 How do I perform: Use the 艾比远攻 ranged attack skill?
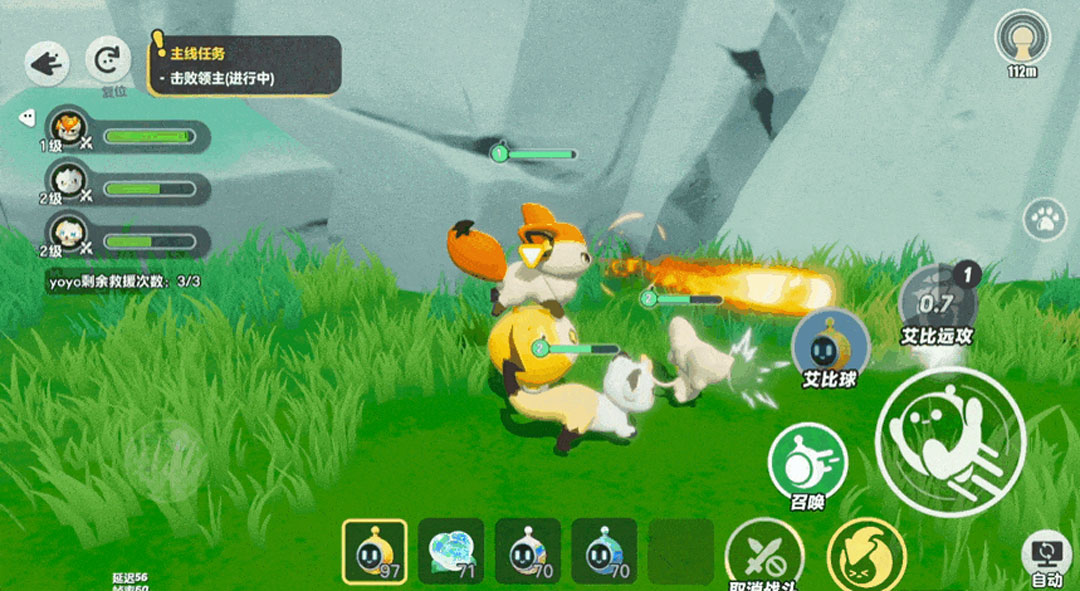[936, 300]
